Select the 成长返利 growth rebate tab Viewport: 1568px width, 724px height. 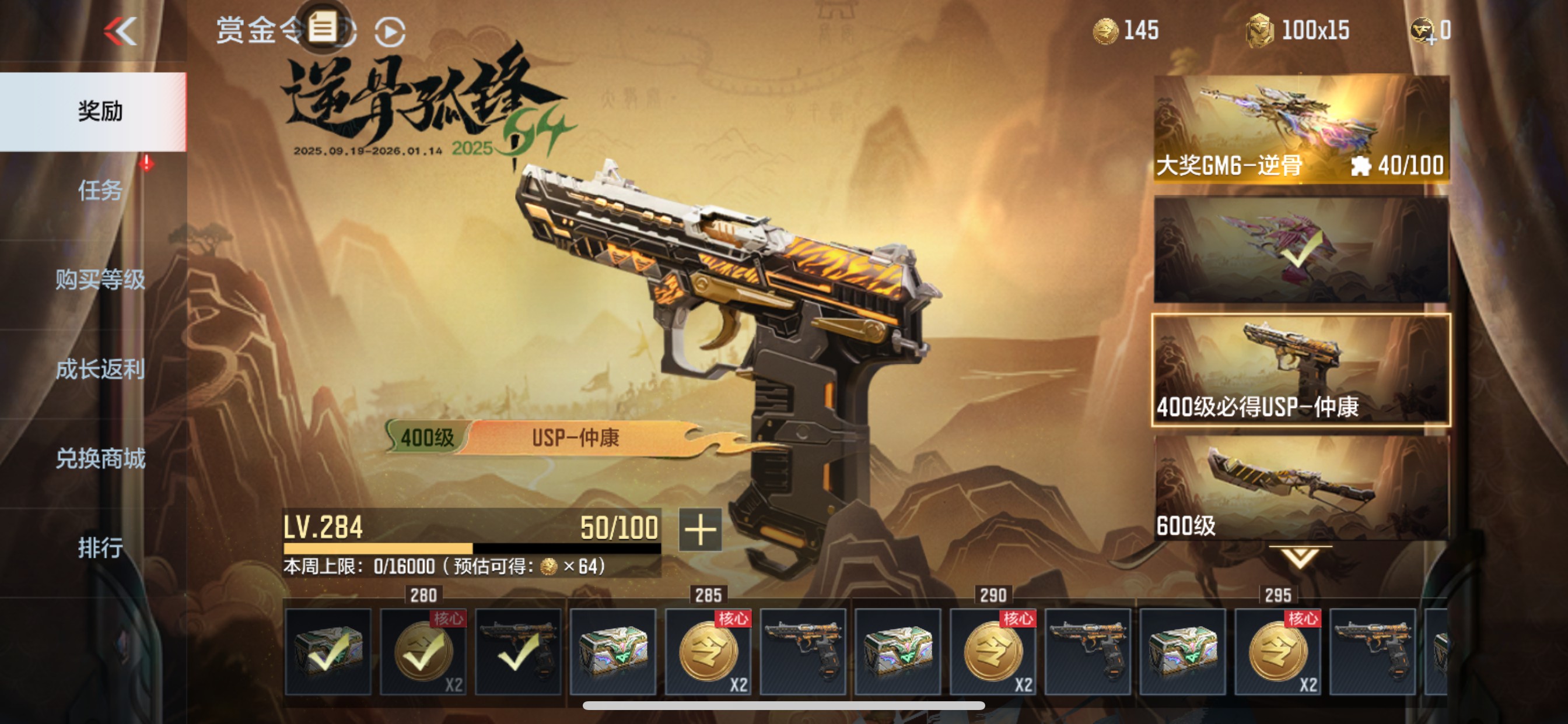(x=100, y=370)
